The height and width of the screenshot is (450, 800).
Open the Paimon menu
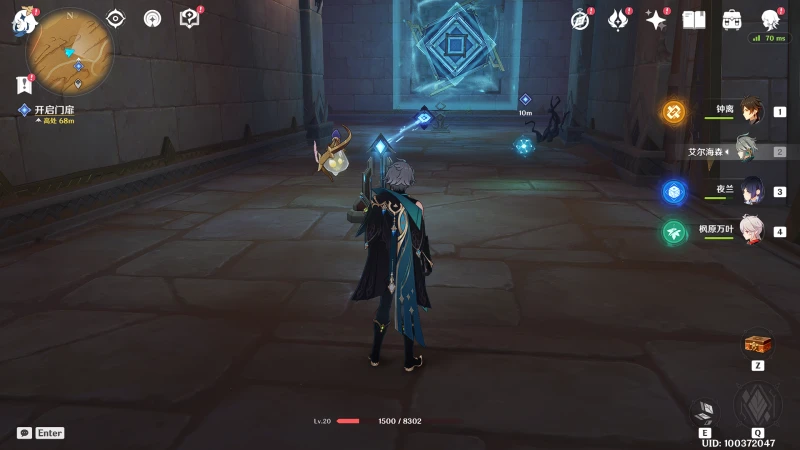point(23,20)
